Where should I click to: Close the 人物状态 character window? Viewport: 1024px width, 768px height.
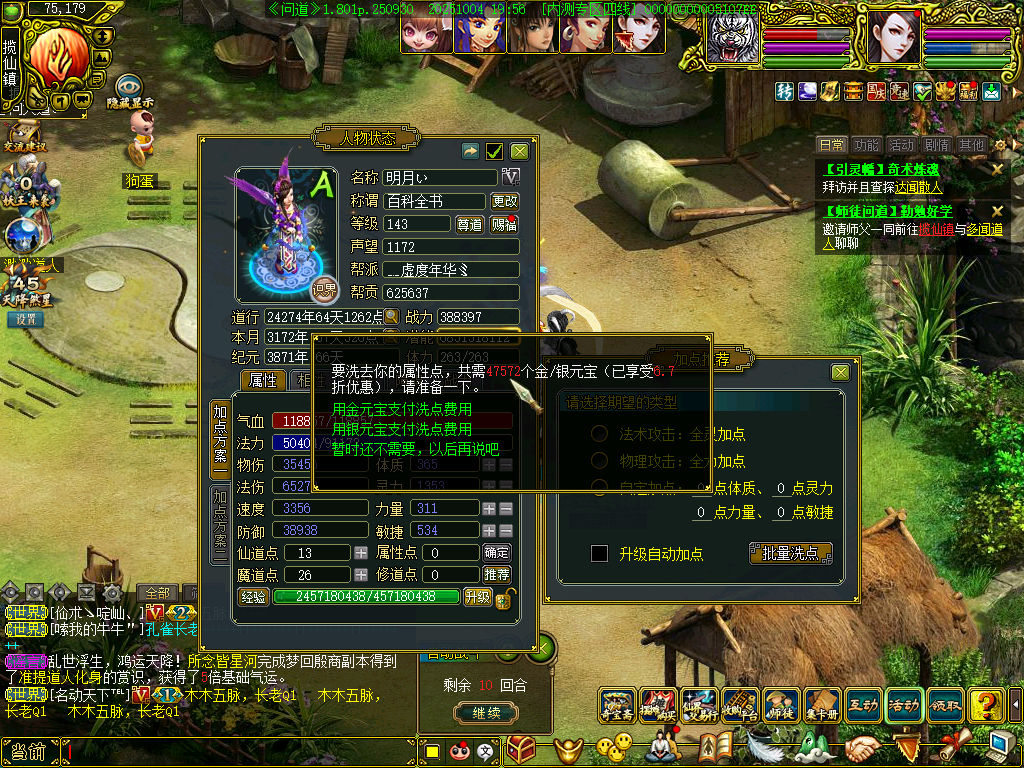(x=519, y=151)
